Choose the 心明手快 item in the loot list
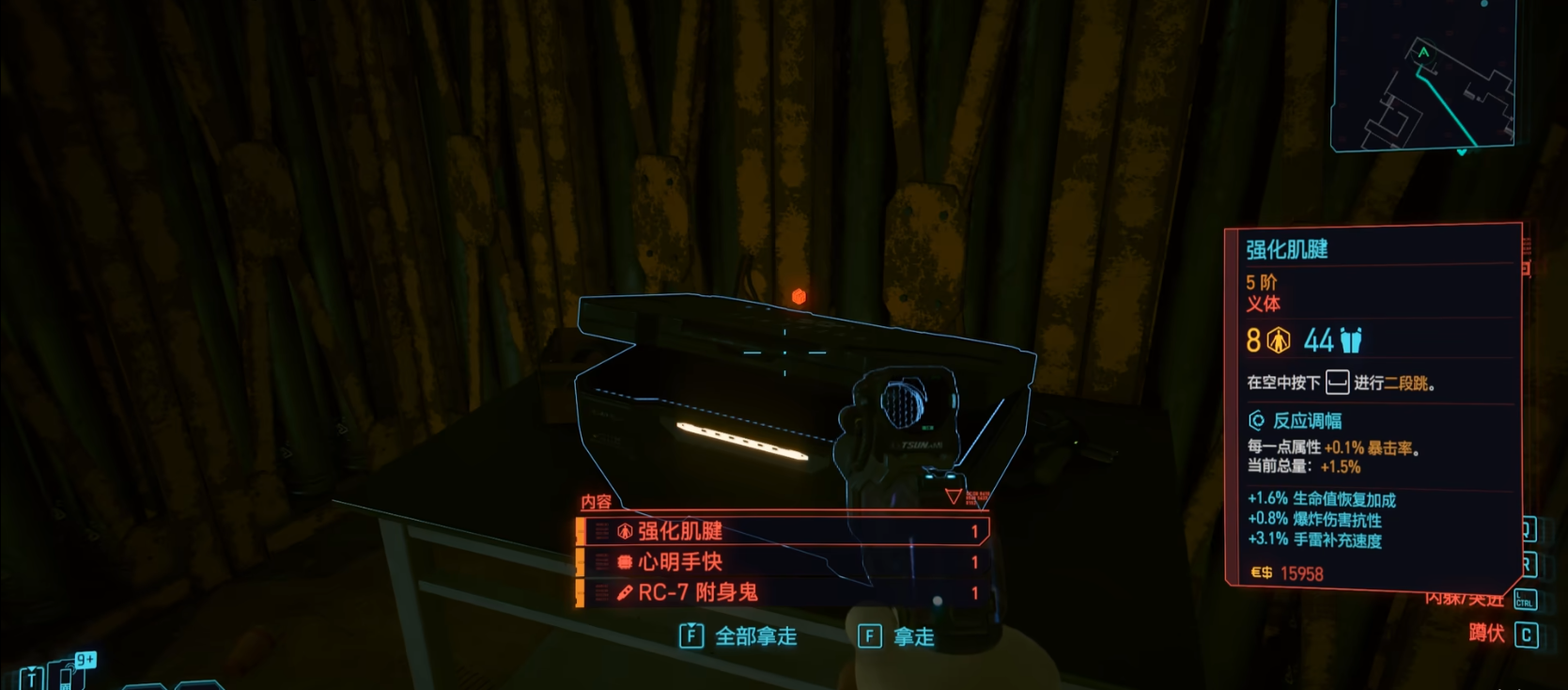Image resolution: width=1568 pixels, height=690 pixels. pyautogui.click(x=782, y=562)
